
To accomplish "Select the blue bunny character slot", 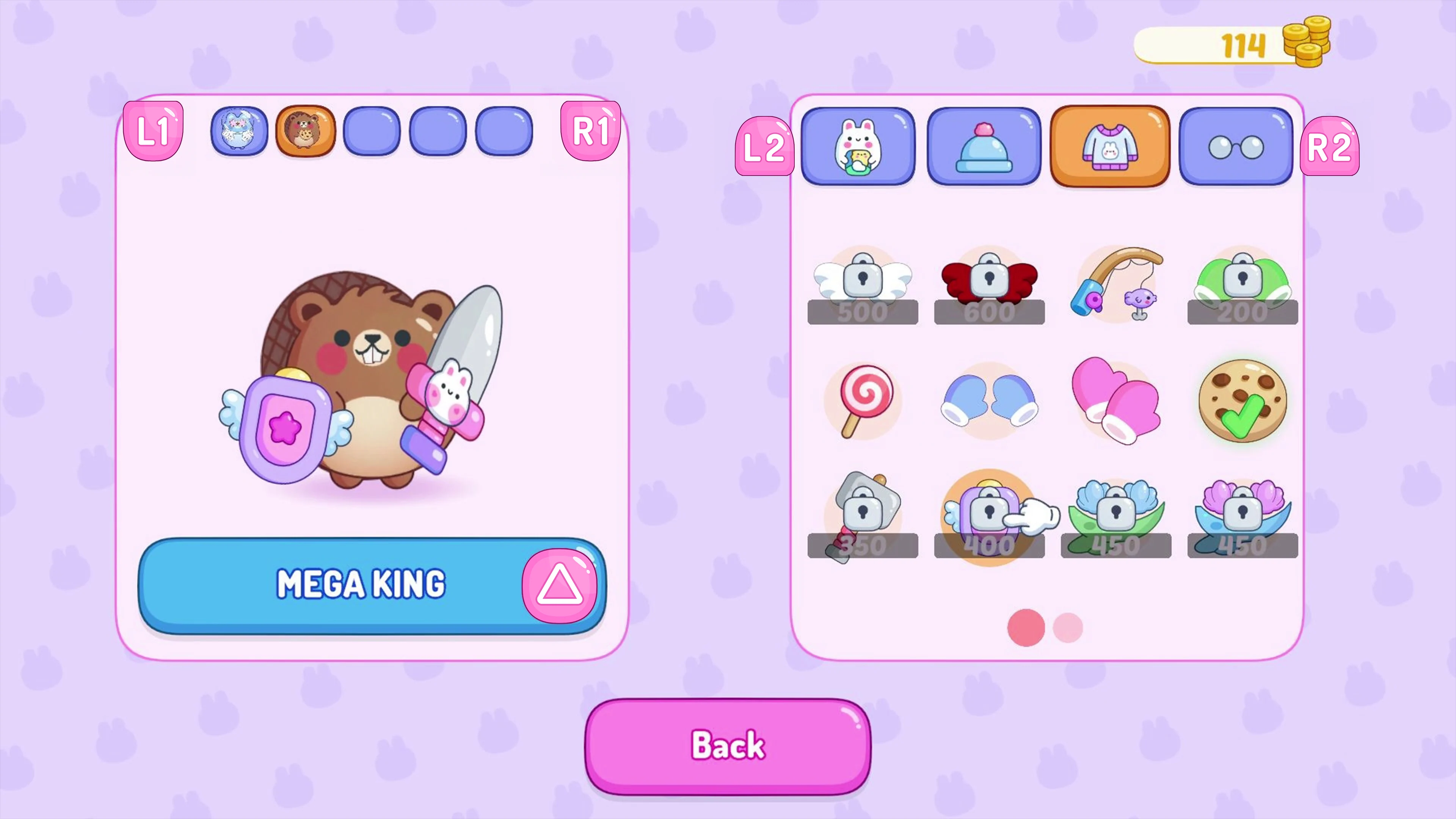I will 238,131.
